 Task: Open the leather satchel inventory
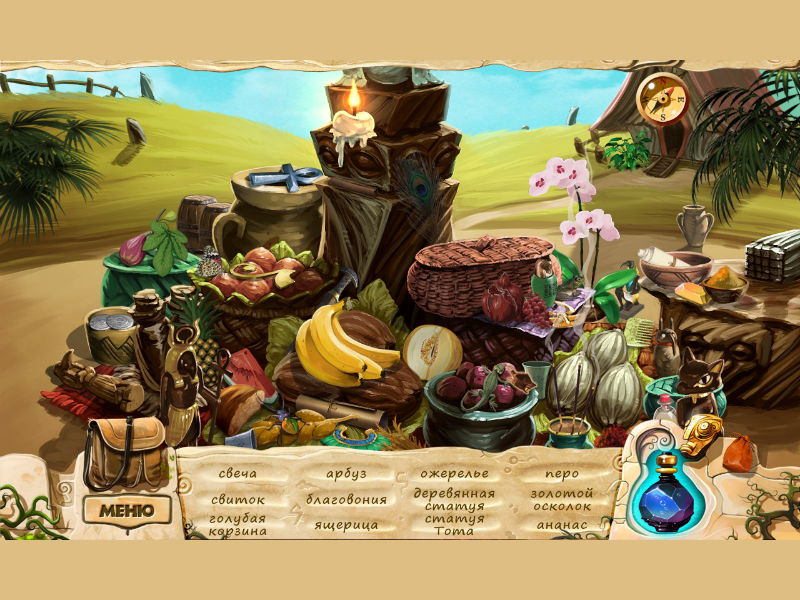point(124,448)
